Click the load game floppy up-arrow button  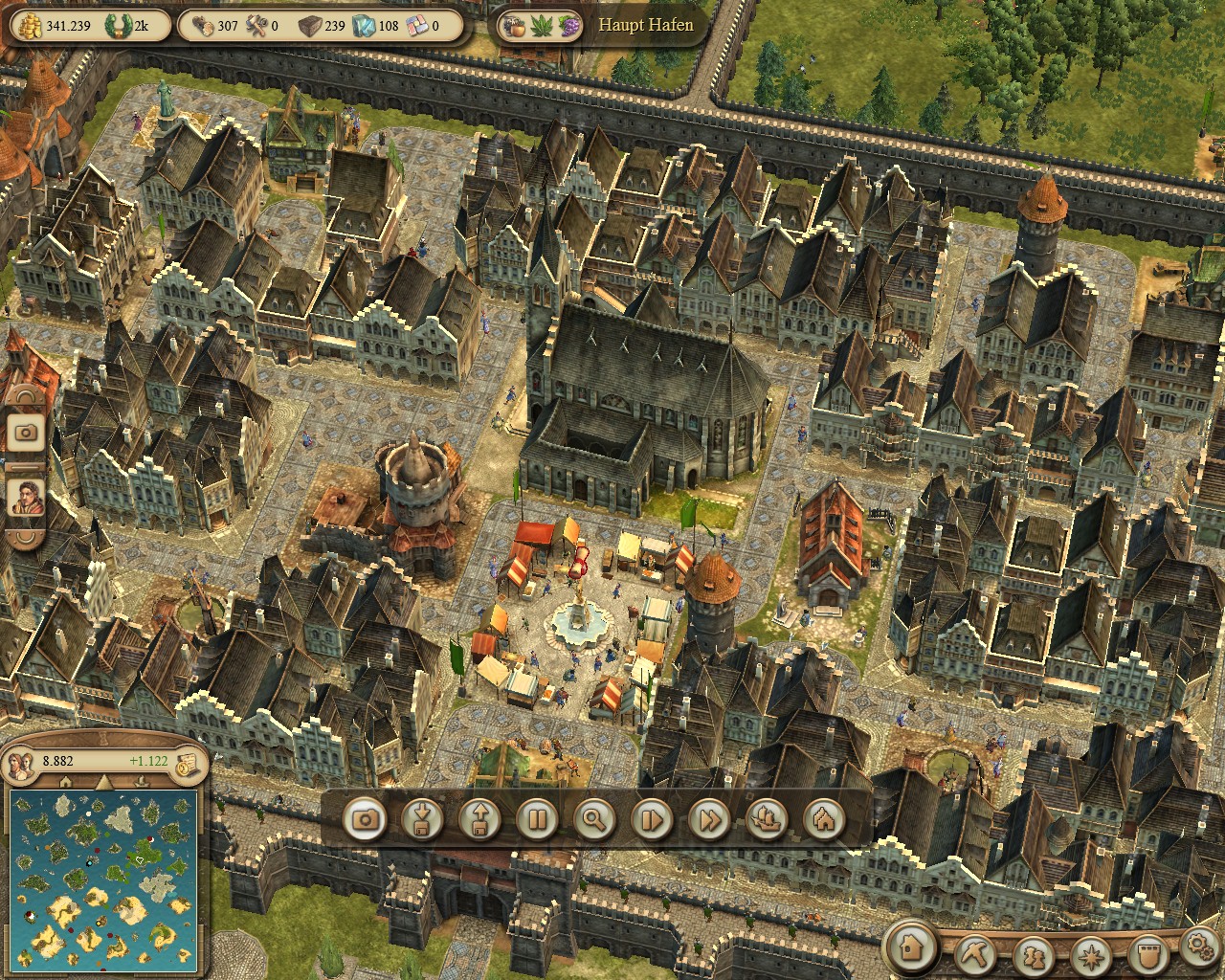pos(479,819)
